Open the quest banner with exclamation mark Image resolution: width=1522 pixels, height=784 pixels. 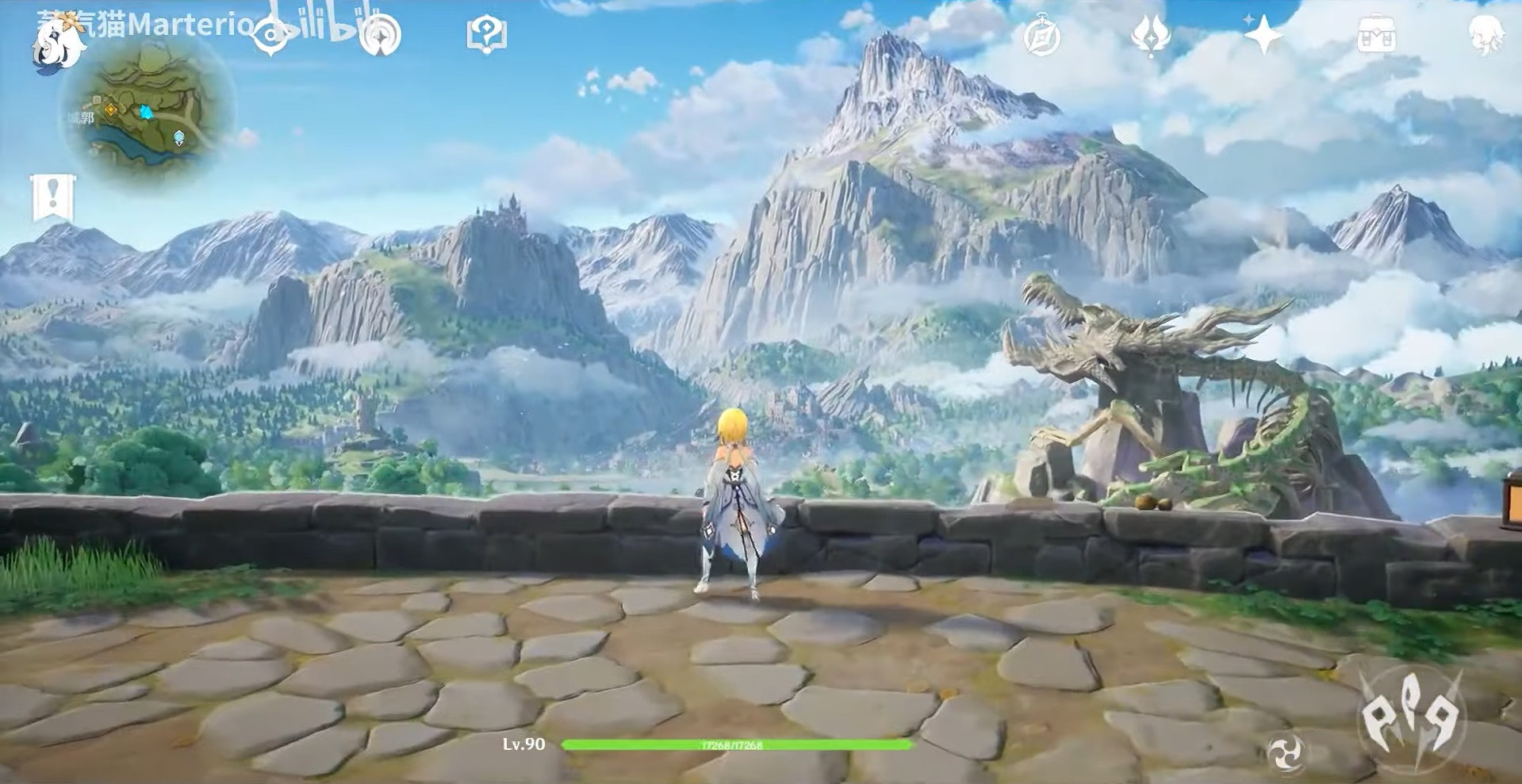click(53, 197)
